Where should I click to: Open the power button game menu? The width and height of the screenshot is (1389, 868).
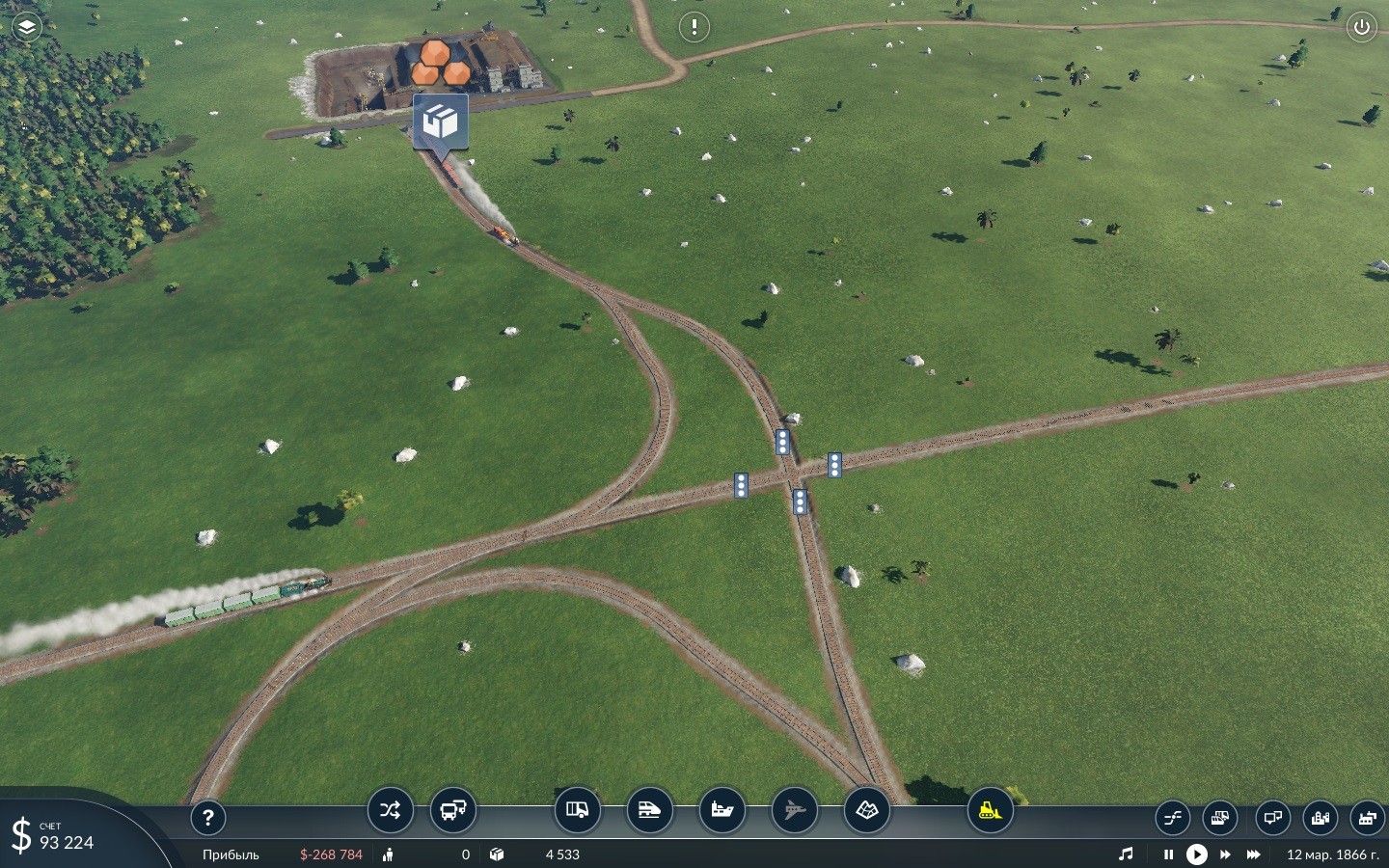tap(1361, 27)
